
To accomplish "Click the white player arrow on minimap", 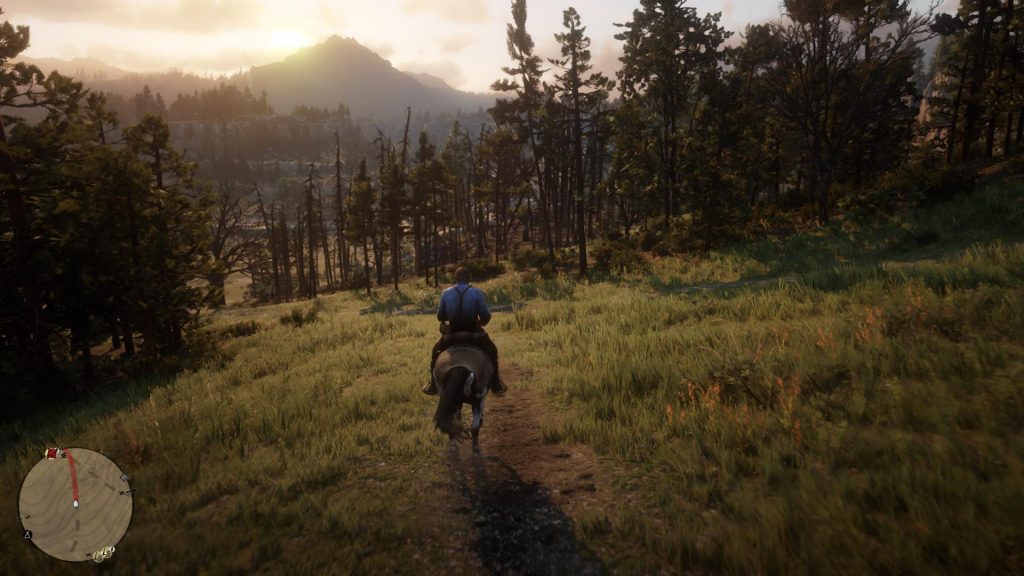I will pos(75,503).
